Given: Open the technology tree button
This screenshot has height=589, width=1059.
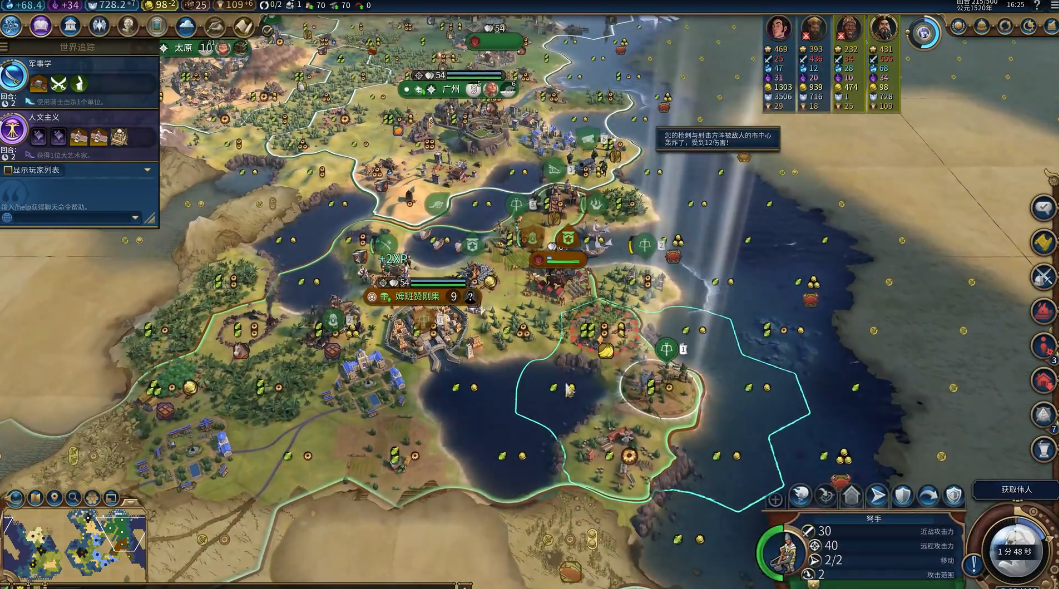Looking at the screenshot, I should tap(13, 26).
